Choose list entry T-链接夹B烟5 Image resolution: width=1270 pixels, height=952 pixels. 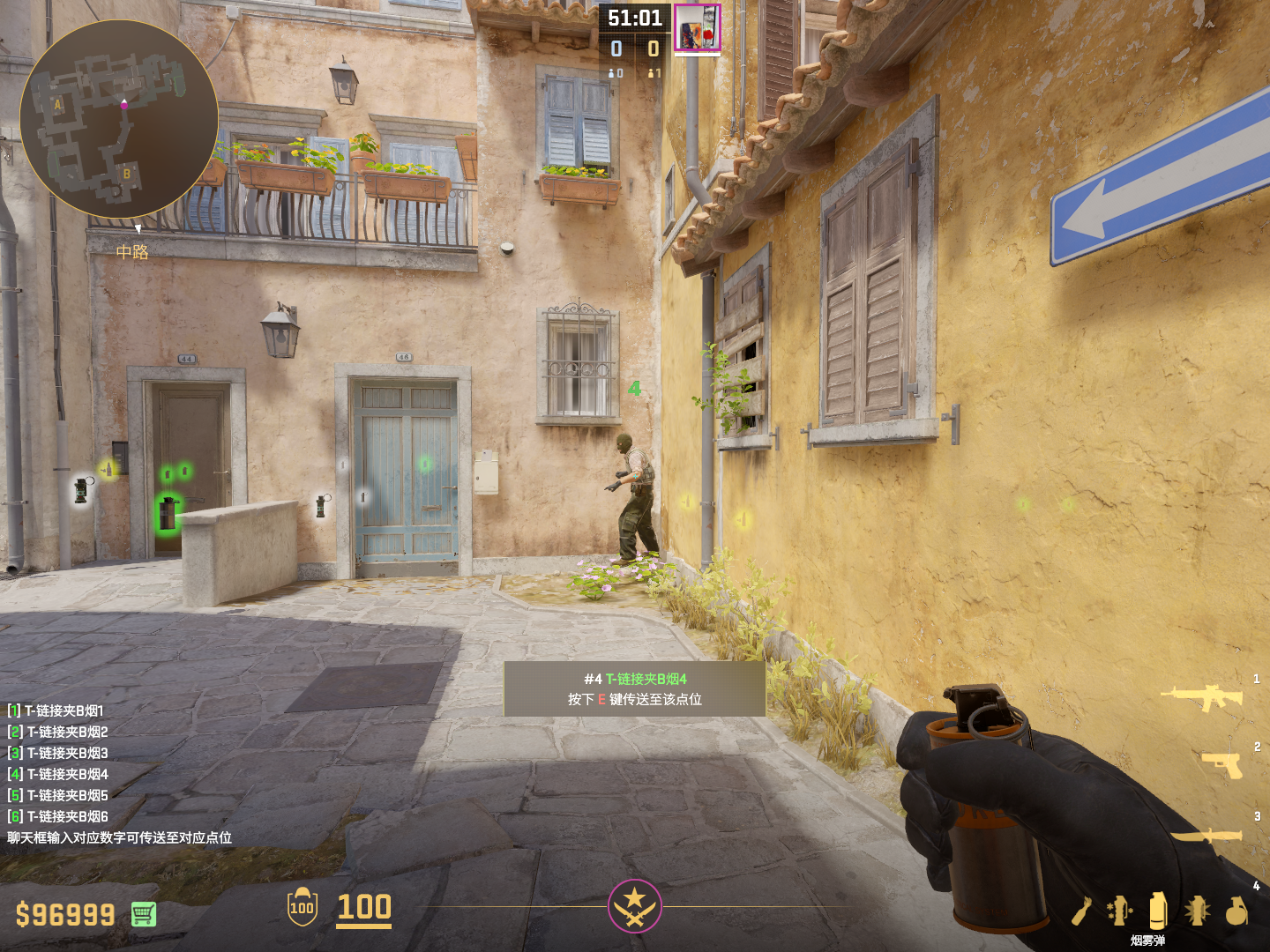pos(58,795)
